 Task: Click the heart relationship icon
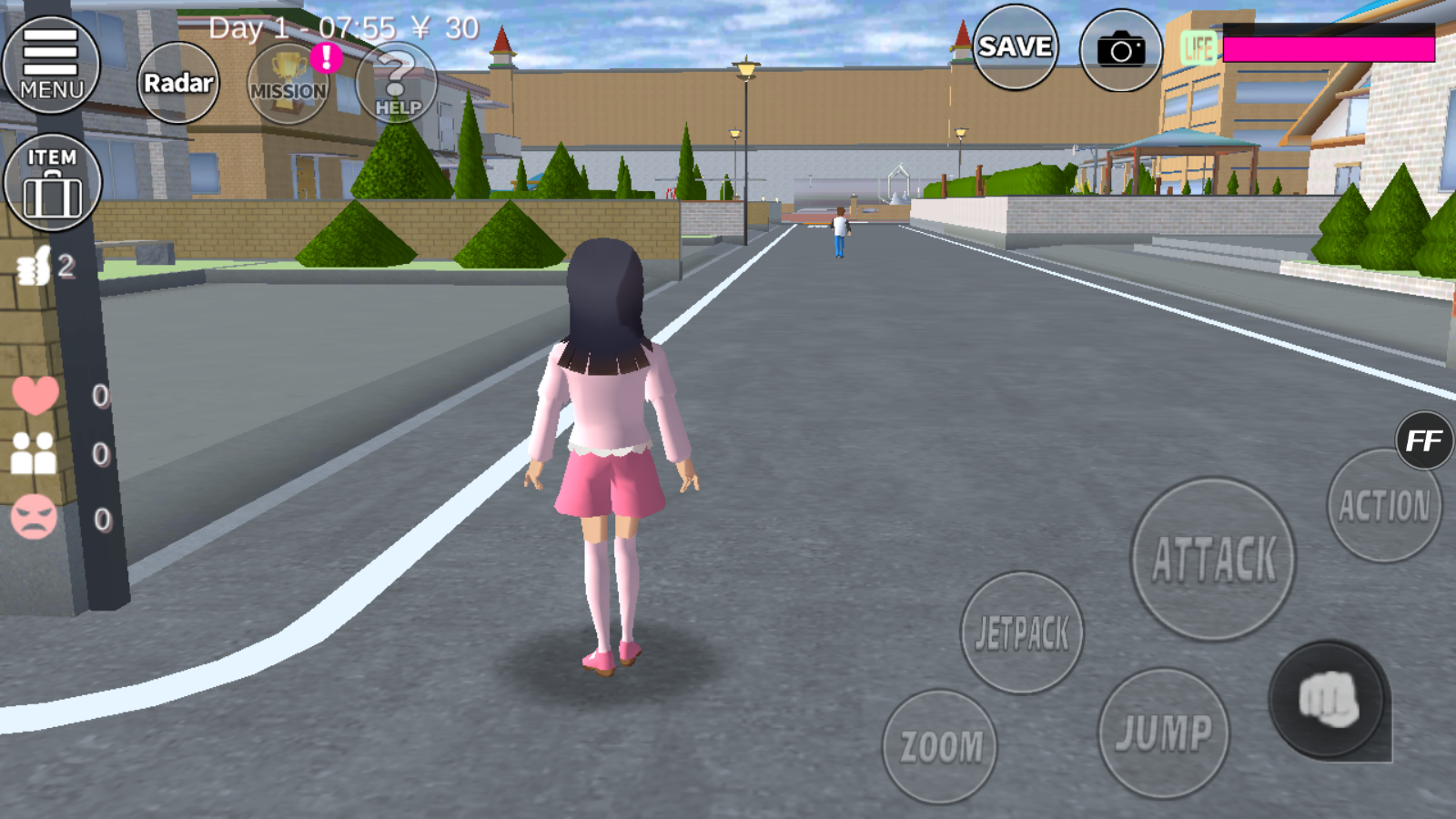(35, 397)
